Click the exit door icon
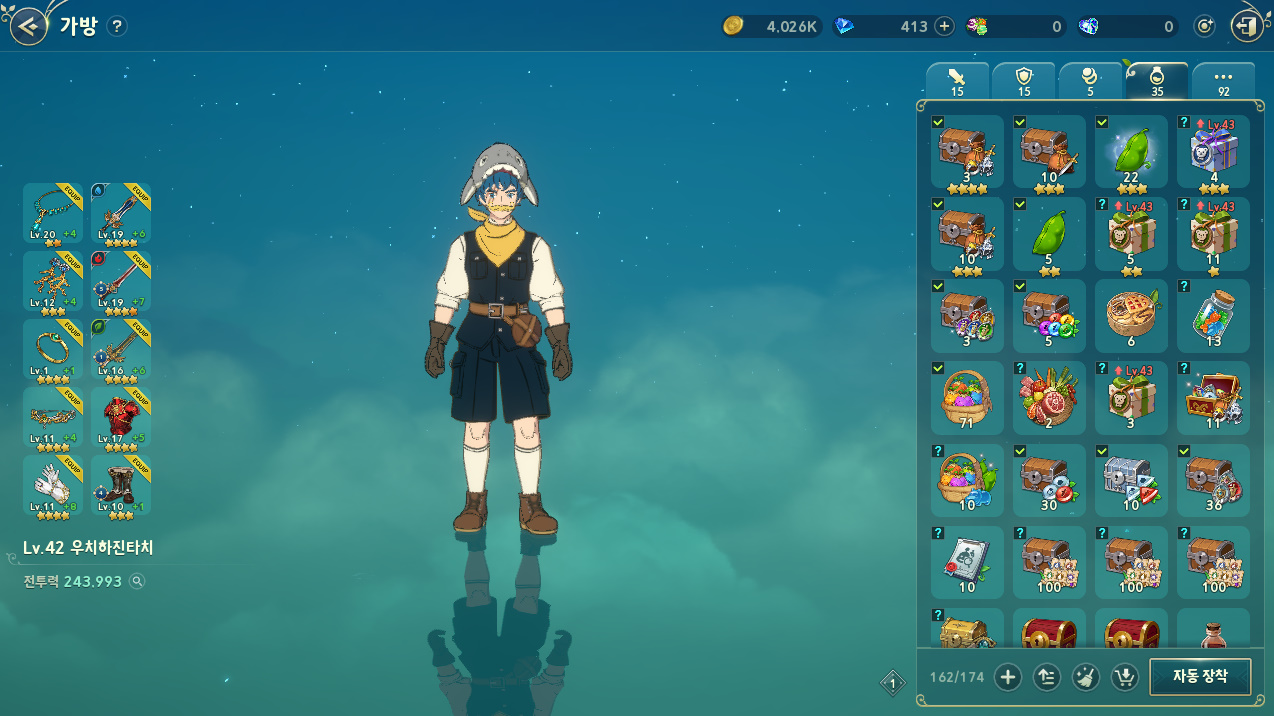 pyautogui.click(x=1247, y=27)
